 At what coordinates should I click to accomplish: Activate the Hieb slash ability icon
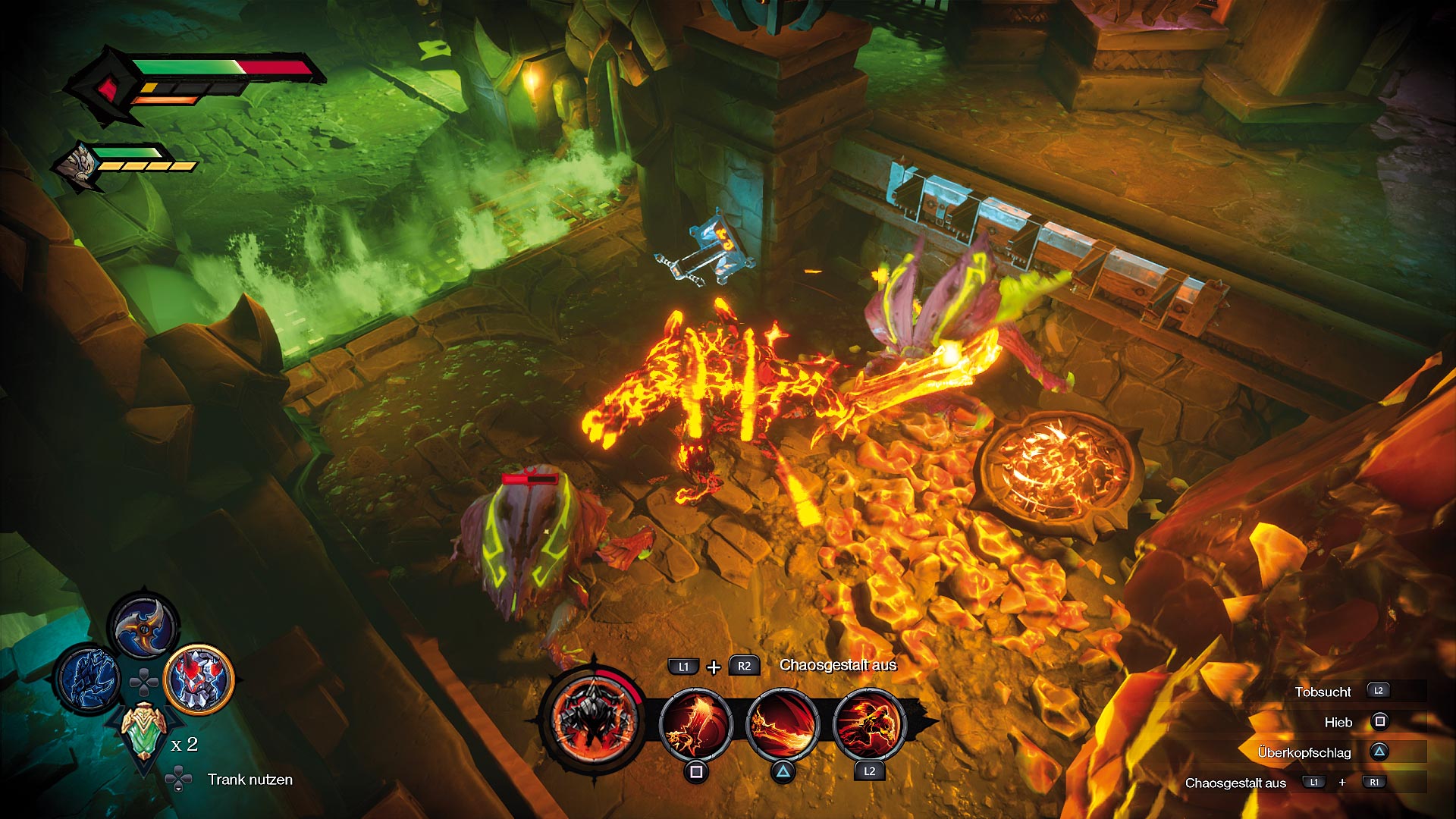[695, 726]
